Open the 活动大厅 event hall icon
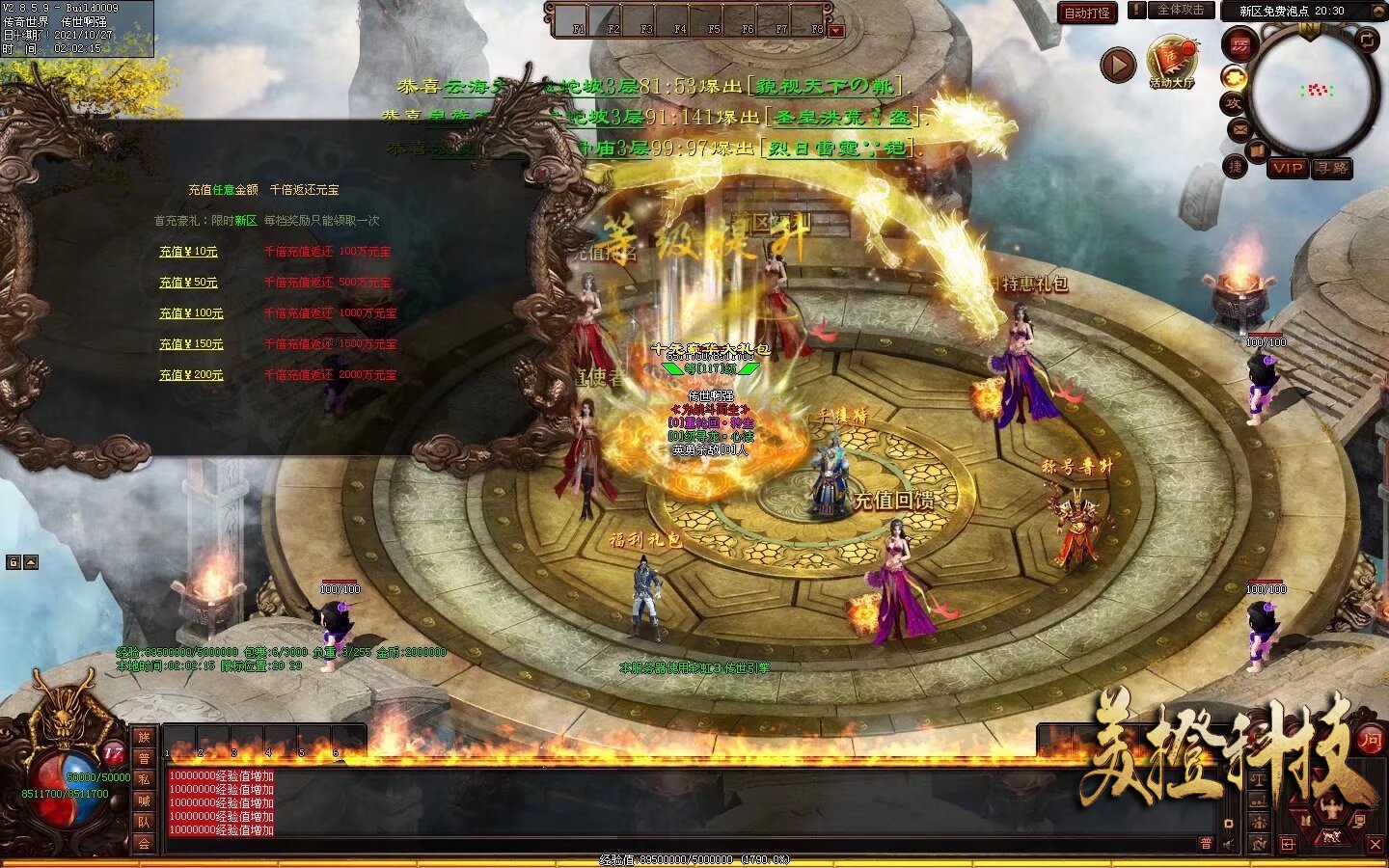This screenshot has width=1389, height=868. [x=1171, y=64]
